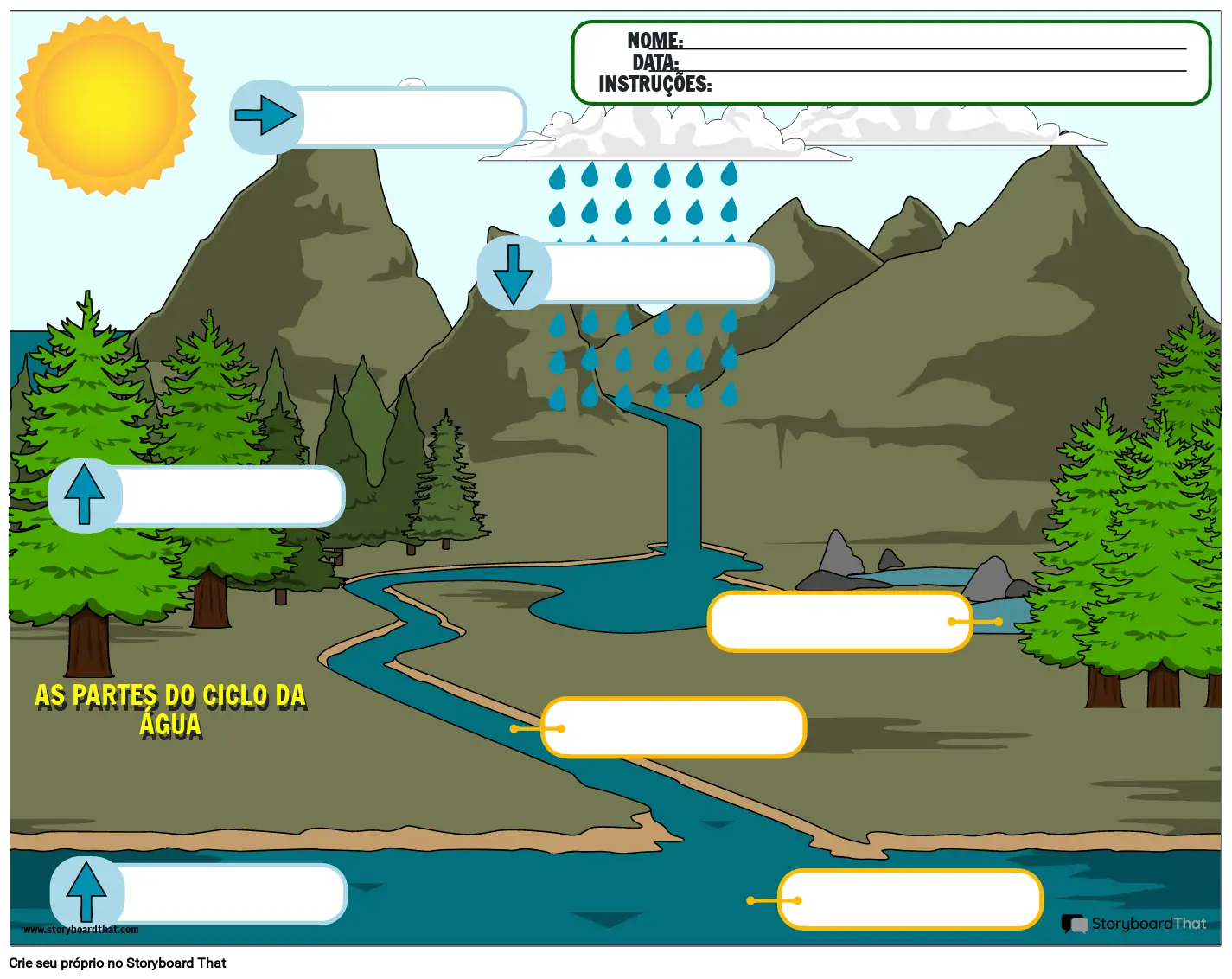Image resolution: width=1232 pixels, height=979 pixels.
Task: Choose the up-arrow label box beside the pine trees
Action: tap(231, 496)
